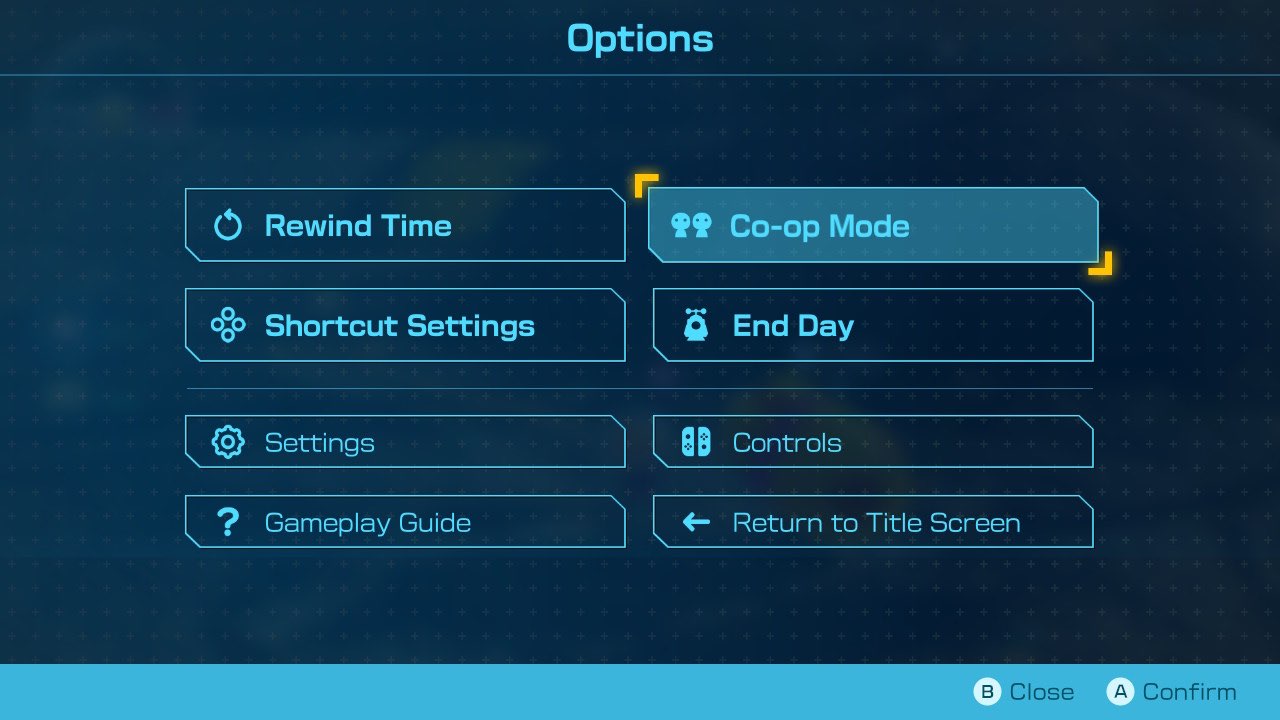Click the gear icon beside Settings
1280x720 pixels.
click(x=228, y=441)
